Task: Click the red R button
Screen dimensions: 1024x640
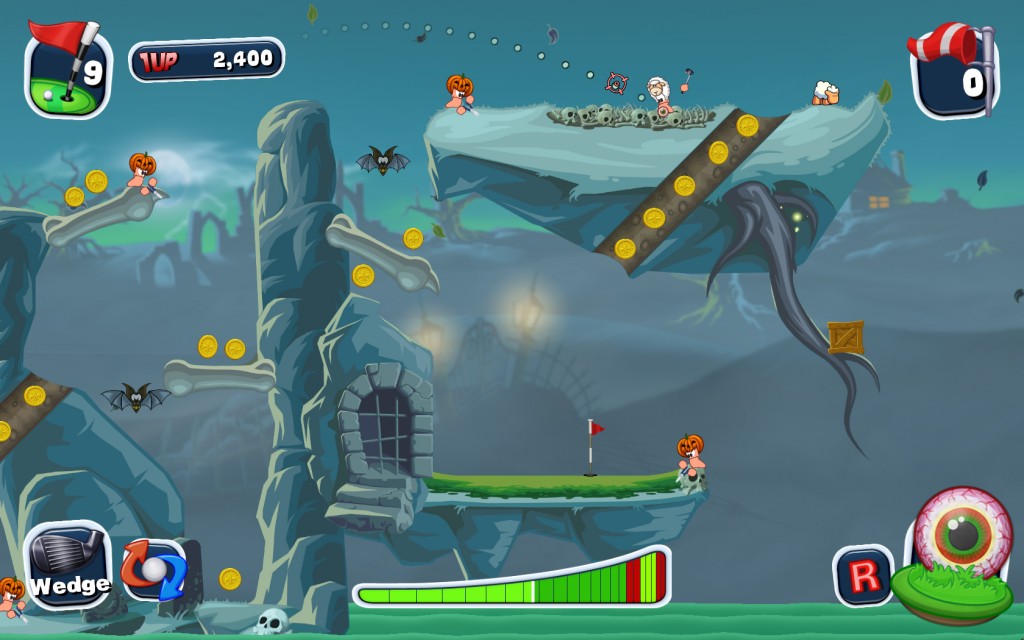Action: 864,576
